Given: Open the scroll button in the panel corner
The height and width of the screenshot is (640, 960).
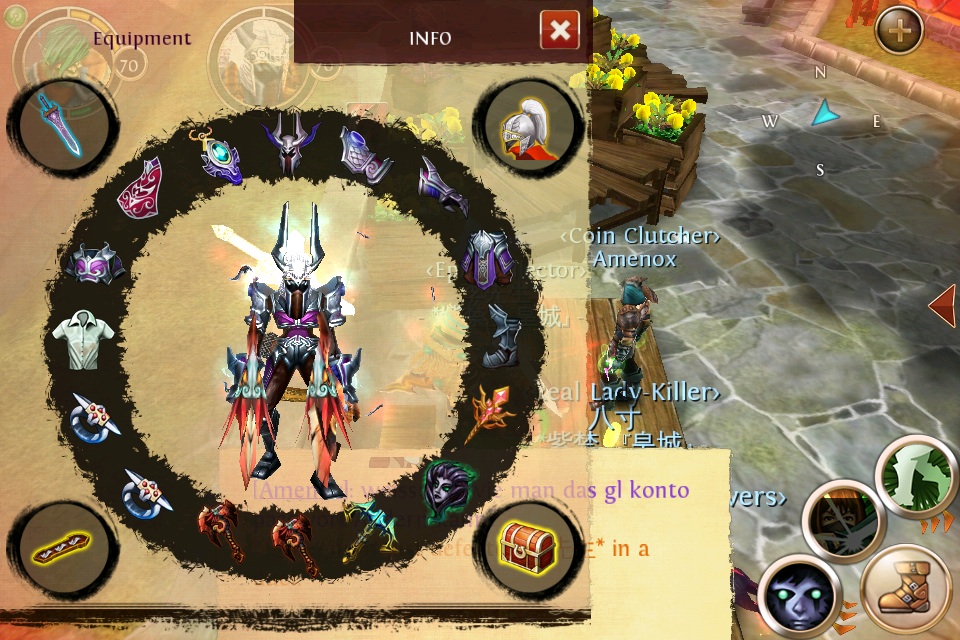Looking at the screenshot, I should [62, 551].
